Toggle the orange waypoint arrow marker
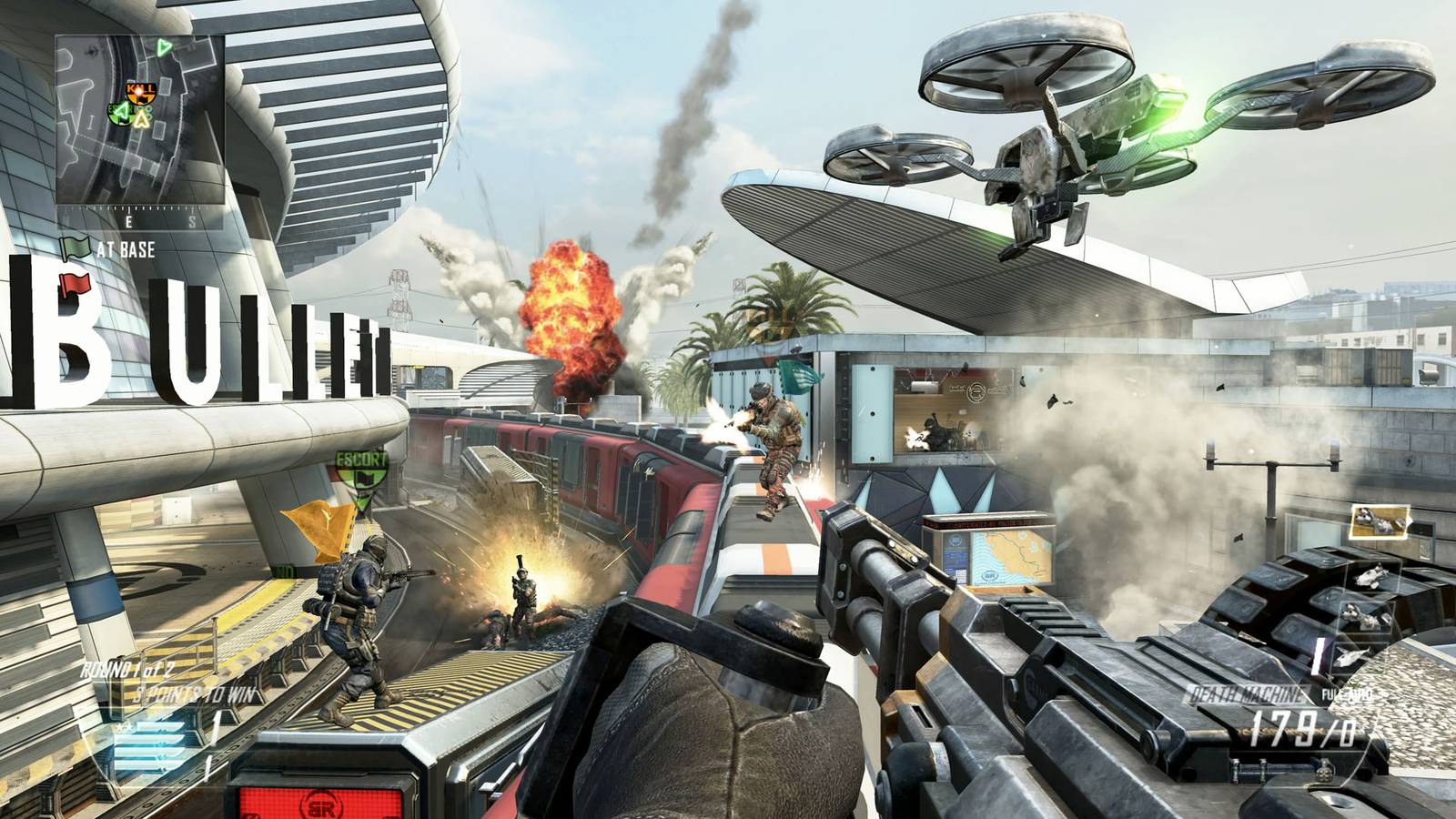The image size is (1456, 819). point(320,523)
